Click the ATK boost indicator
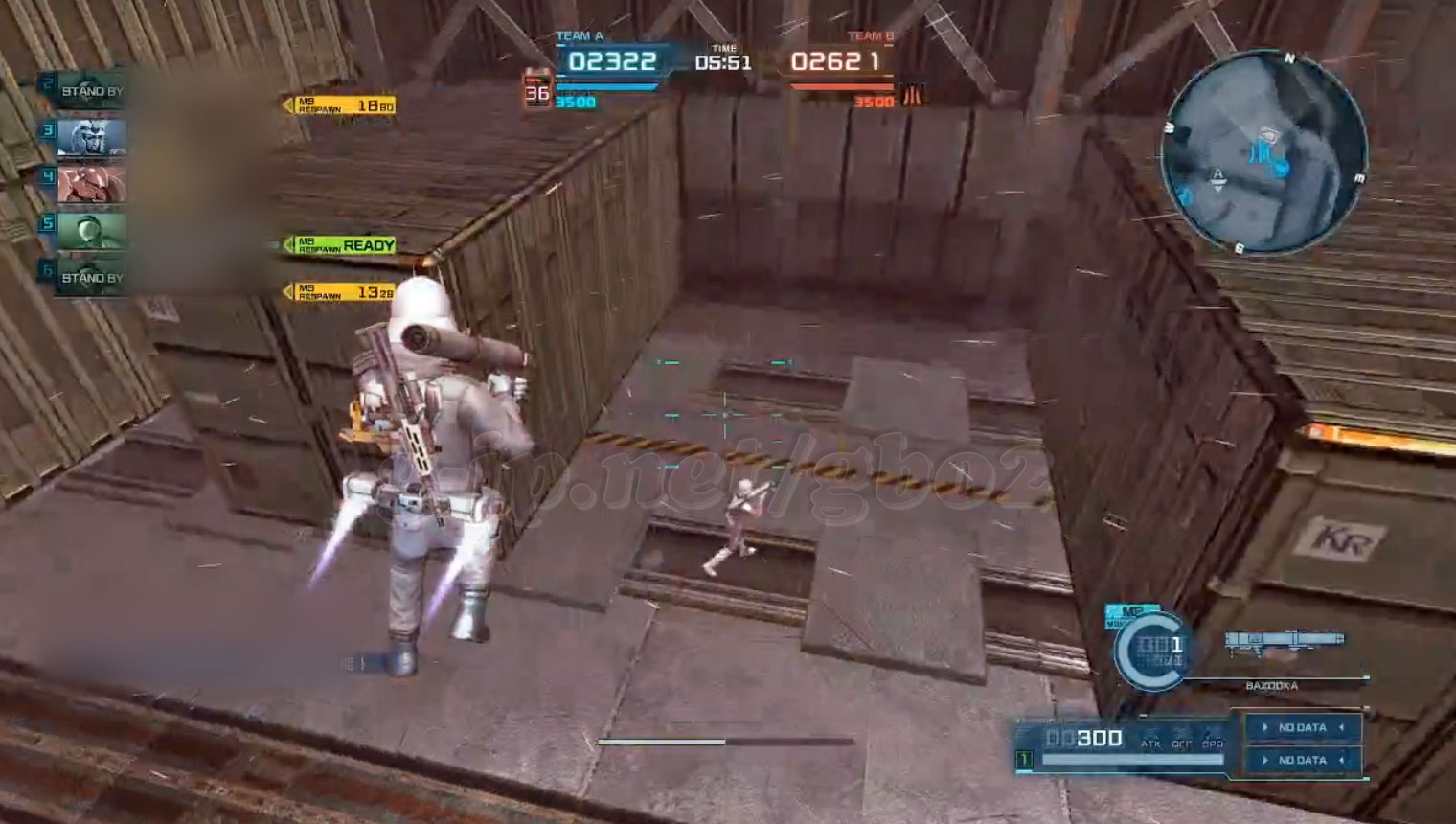Image resolution: width=1456 pixels, height=824 pixels. [1150, 743]
